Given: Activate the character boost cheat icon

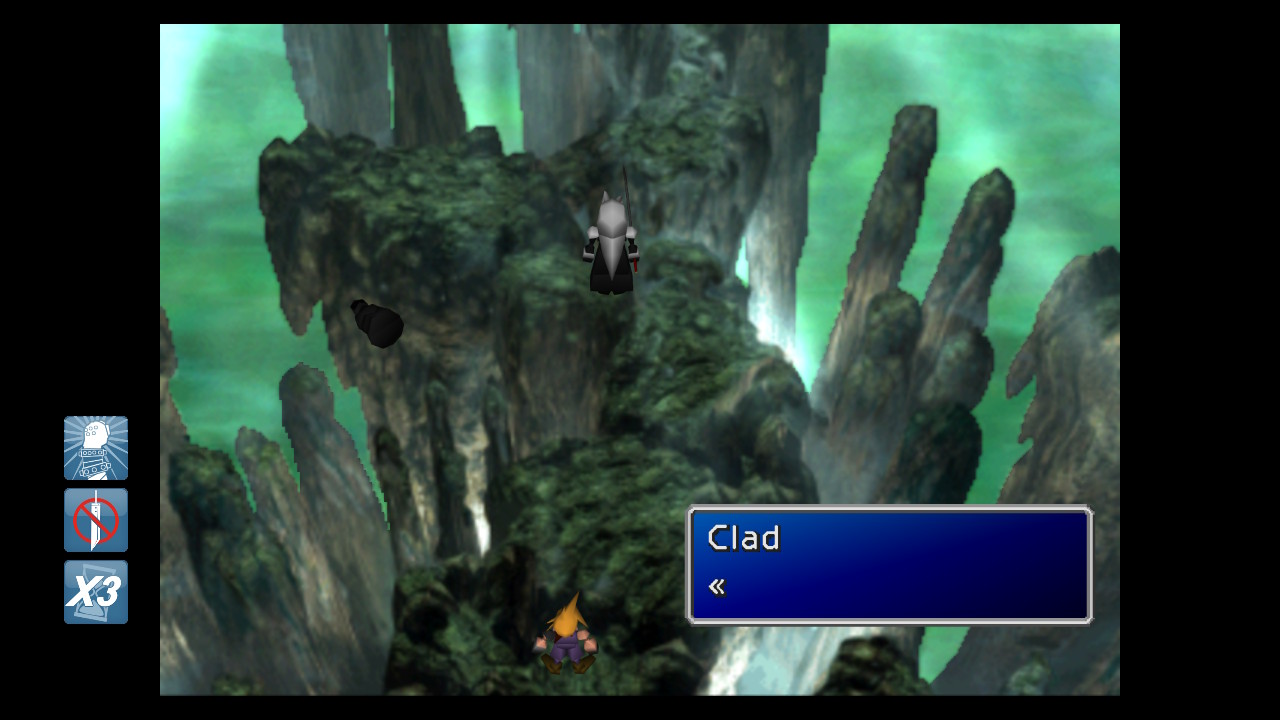Looking at the screenshot, I should pyautogui.click(x=96, y=448).
